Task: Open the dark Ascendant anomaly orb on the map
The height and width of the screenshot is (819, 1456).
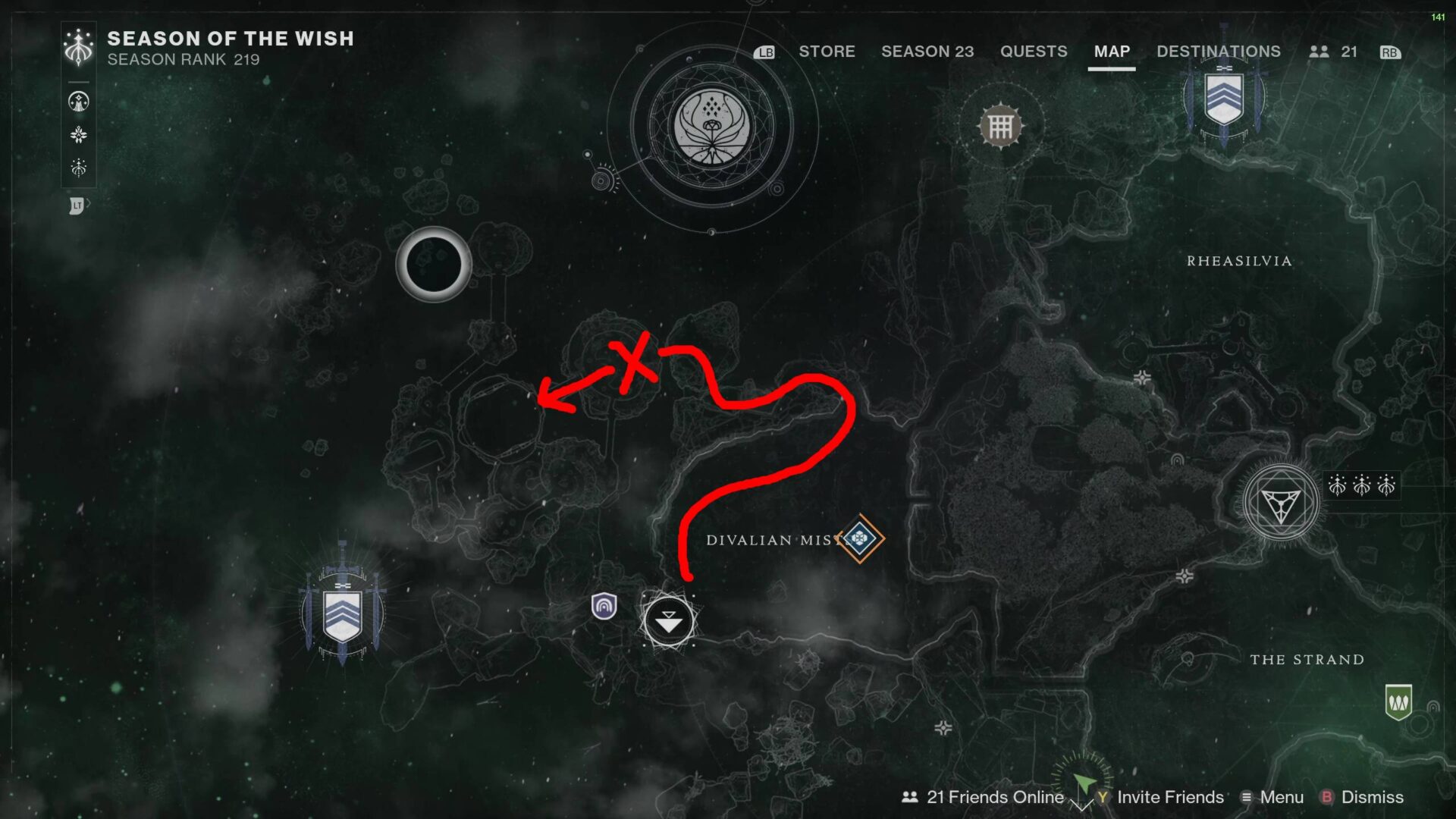Action: click(x=434, y=263)
